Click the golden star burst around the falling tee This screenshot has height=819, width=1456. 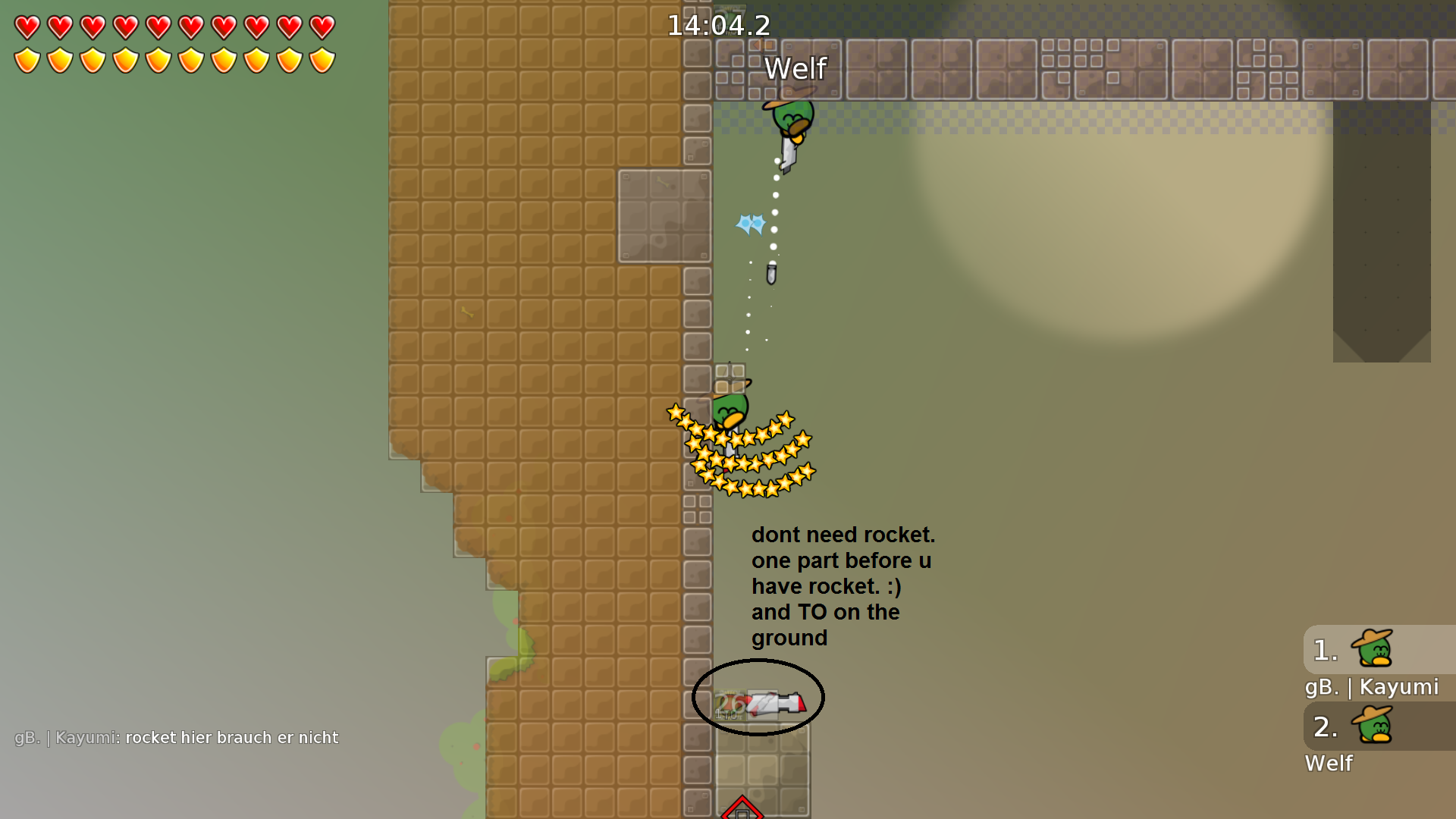(739, 451)
